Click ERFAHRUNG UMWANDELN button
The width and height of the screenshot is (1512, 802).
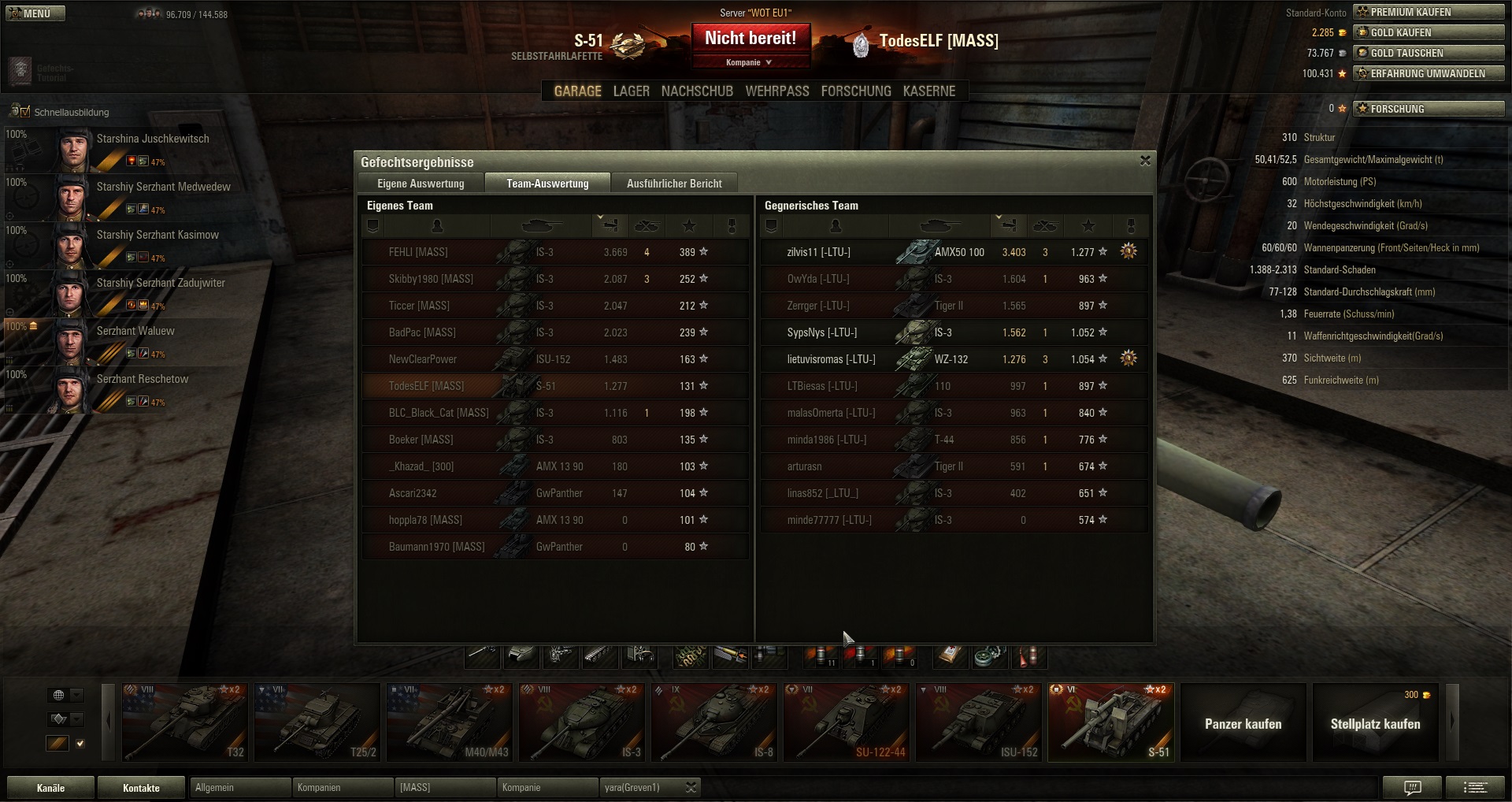(x=1428, y=73)
